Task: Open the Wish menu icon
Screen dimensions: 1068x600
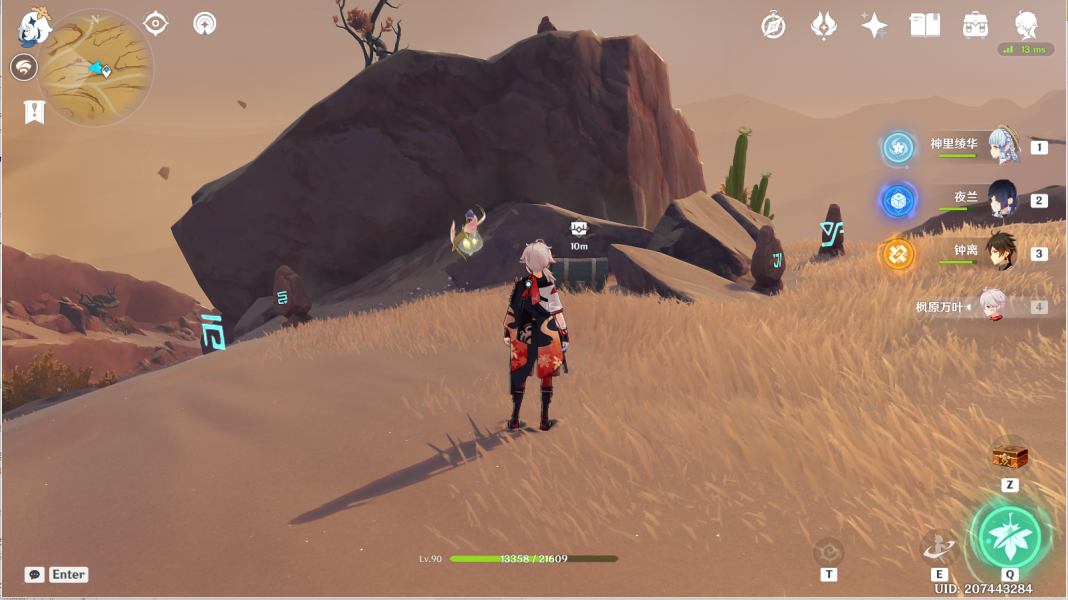Action: [823, 26]
